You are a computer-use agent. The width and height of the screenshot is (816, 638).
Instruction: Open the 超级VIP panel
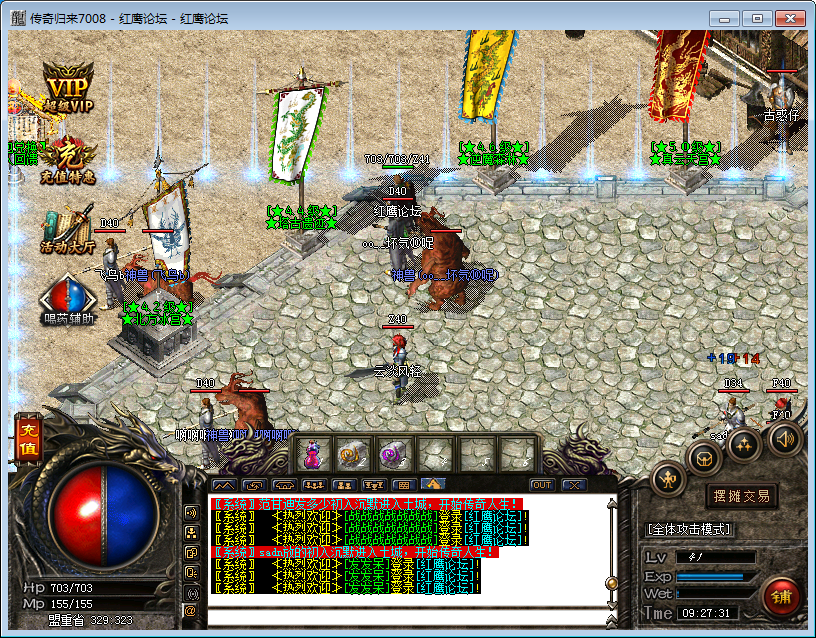point(68,86)
